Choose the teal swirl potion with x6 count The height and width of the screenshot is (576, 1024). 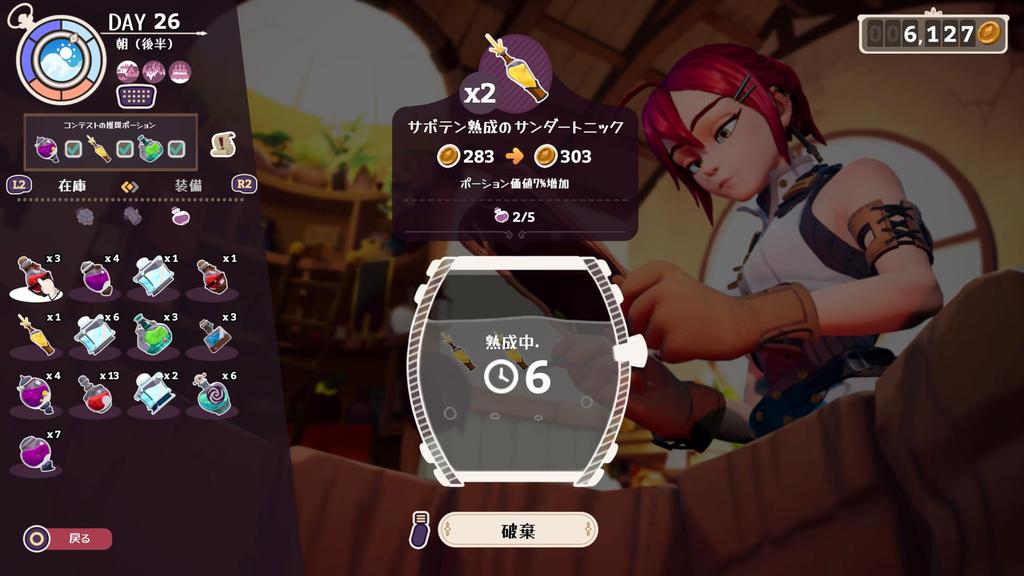[211, 393]
